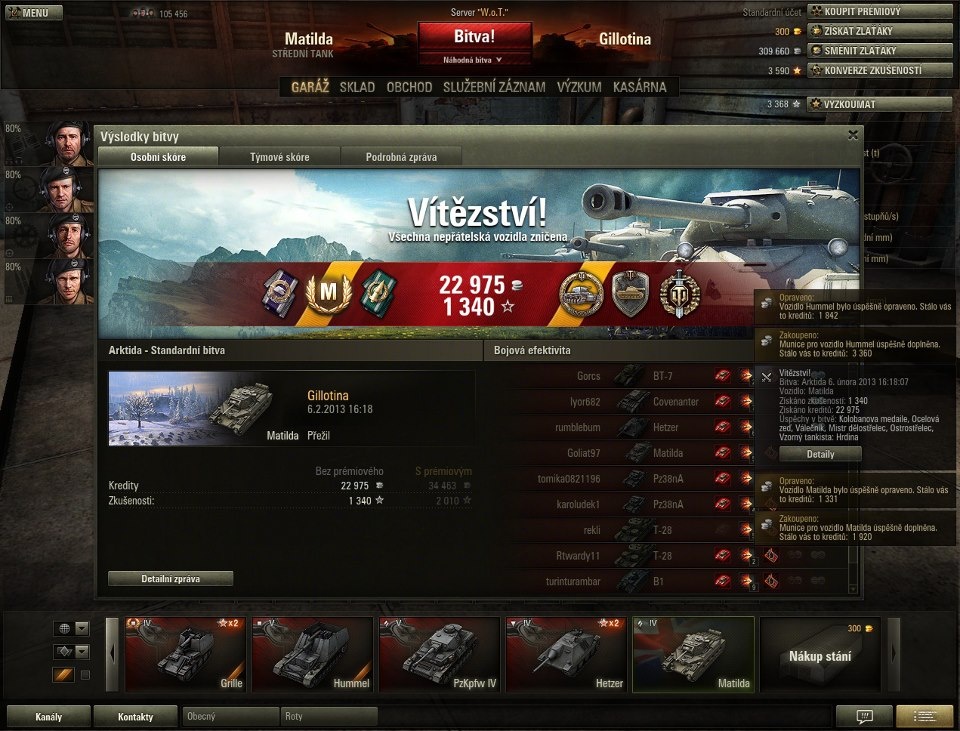Close the Výsledky bitvy window
The image size is (960, 731).
pos(853,134)
